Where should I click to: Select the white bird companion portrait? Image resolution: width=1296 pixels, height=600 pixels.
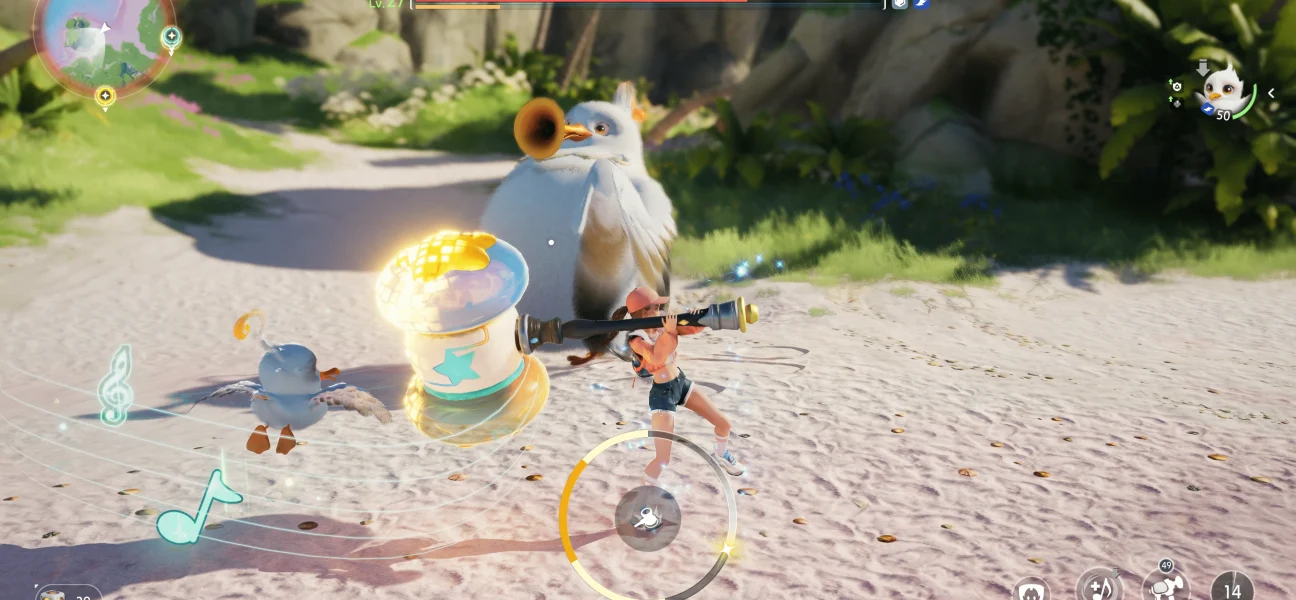coord(1224,91)
